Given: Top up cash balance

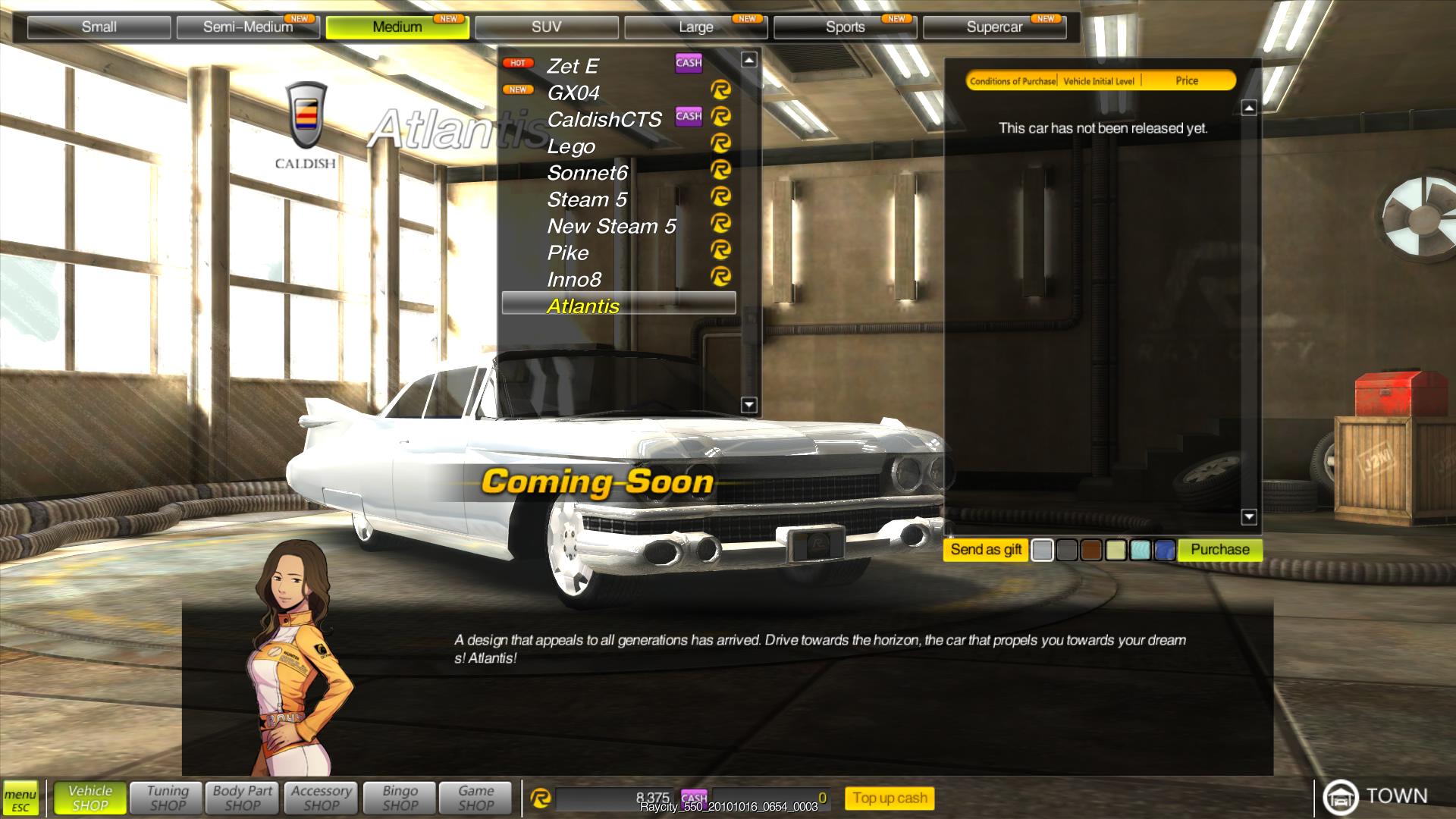Looking at the screenshot, I should pyautogui.click(x=890, y=798).
